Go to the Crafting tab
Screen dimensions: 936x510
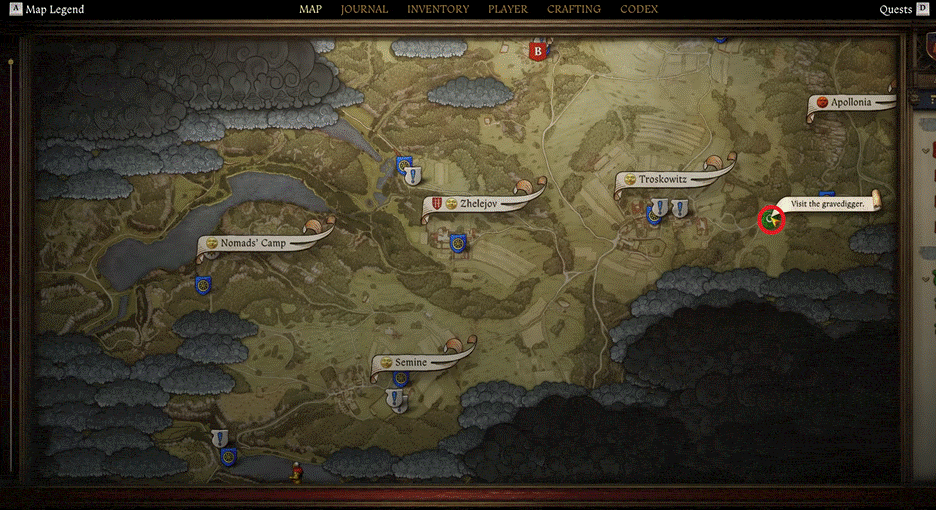pyautogui.click(x=574, y=10)
